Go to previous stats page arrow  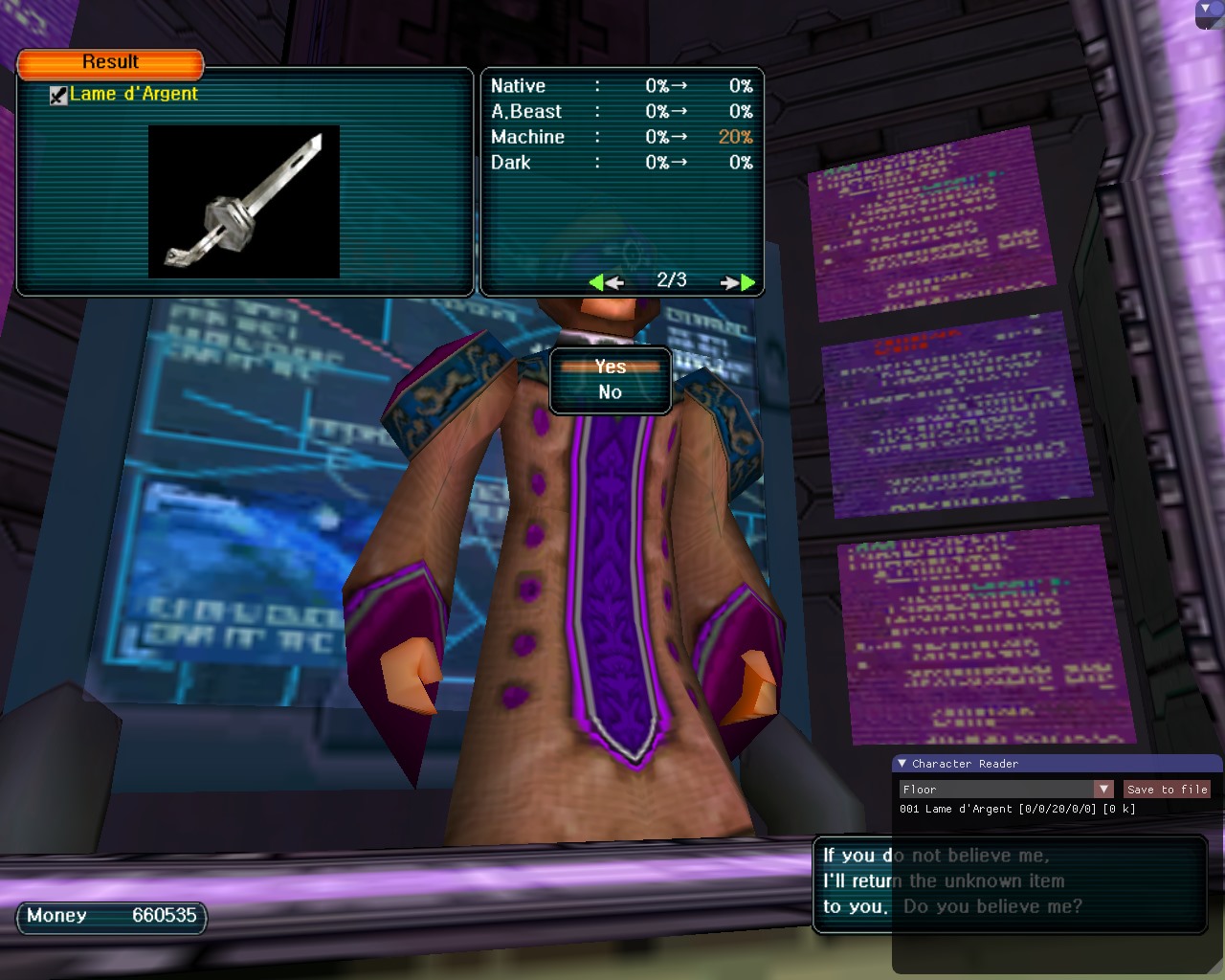(606, 281)
